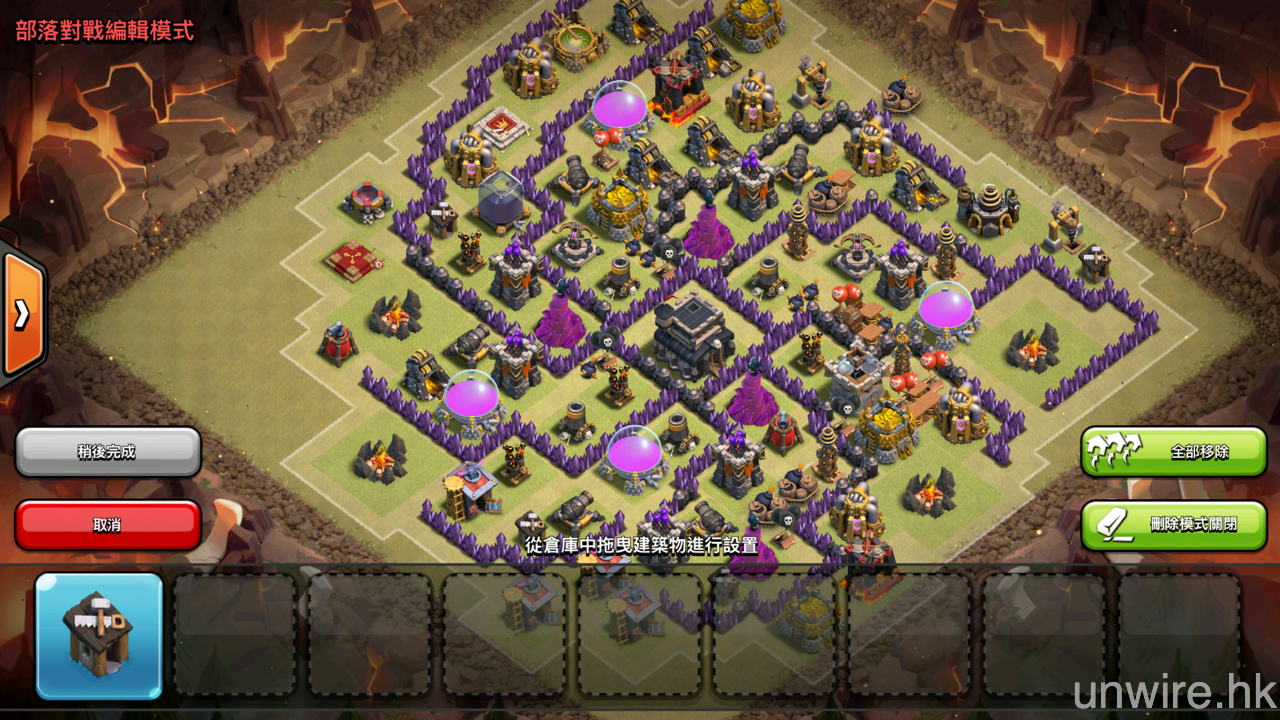Click the 稍後完成 (finish later) button
The height and width of the screenshot is (720, 1280).
(108, 452)
